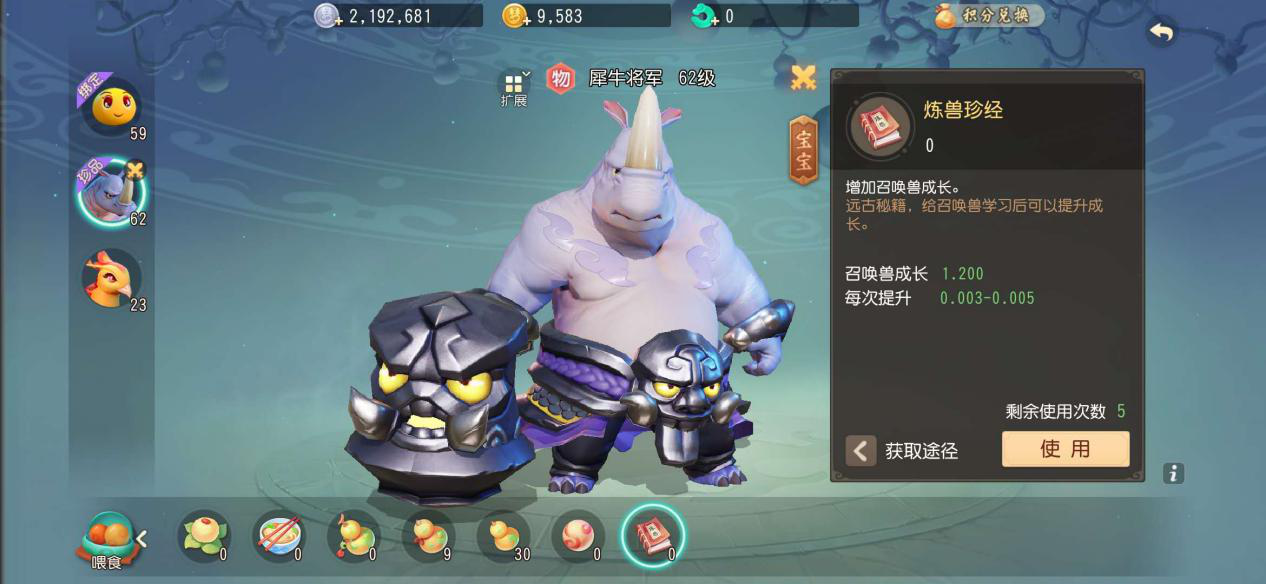Select the red book 炼兽珍经 slot

pos(652,536)
